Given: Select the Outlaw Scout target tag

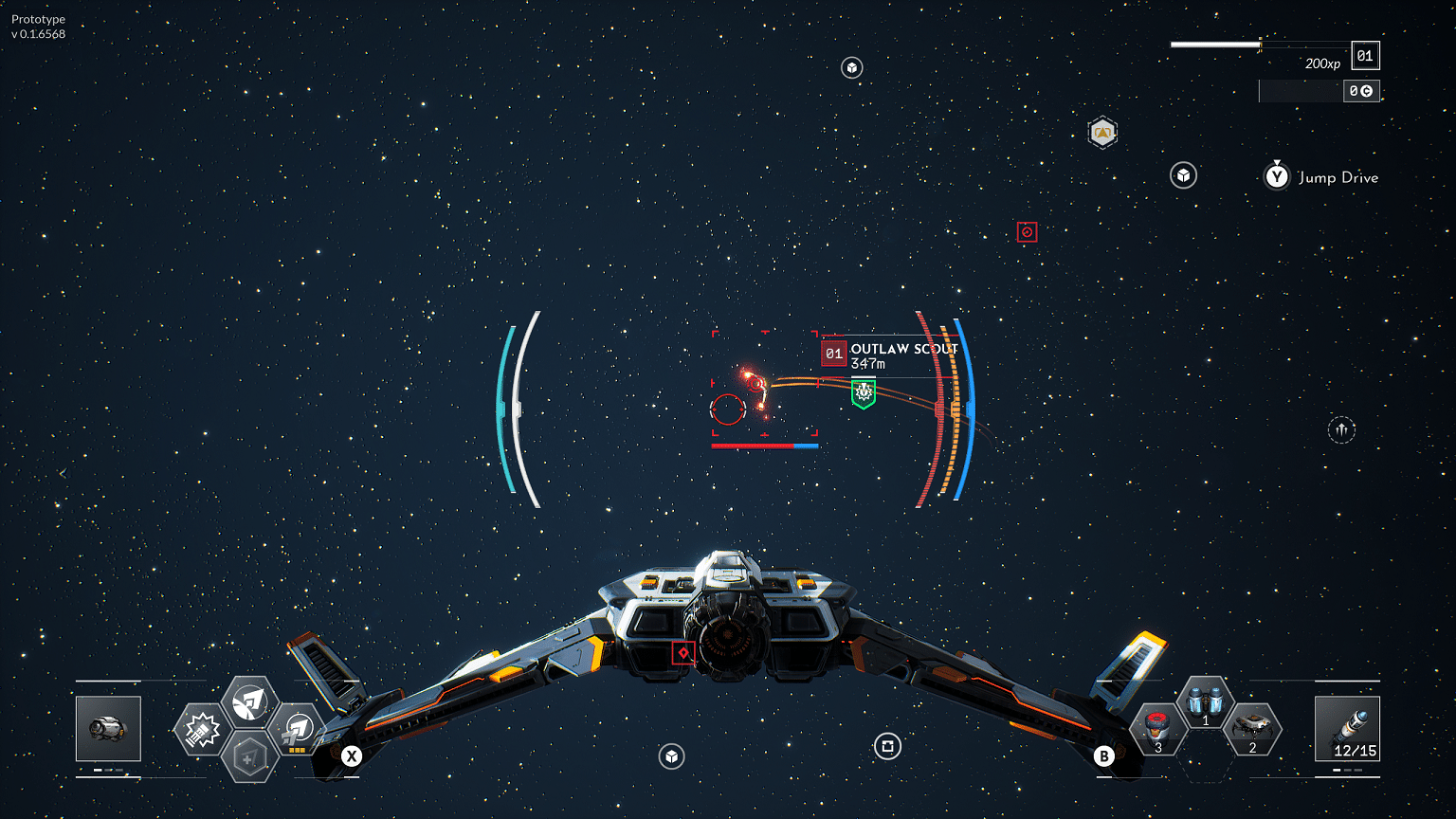Looking at the screenshot, I should pos(889,355).
